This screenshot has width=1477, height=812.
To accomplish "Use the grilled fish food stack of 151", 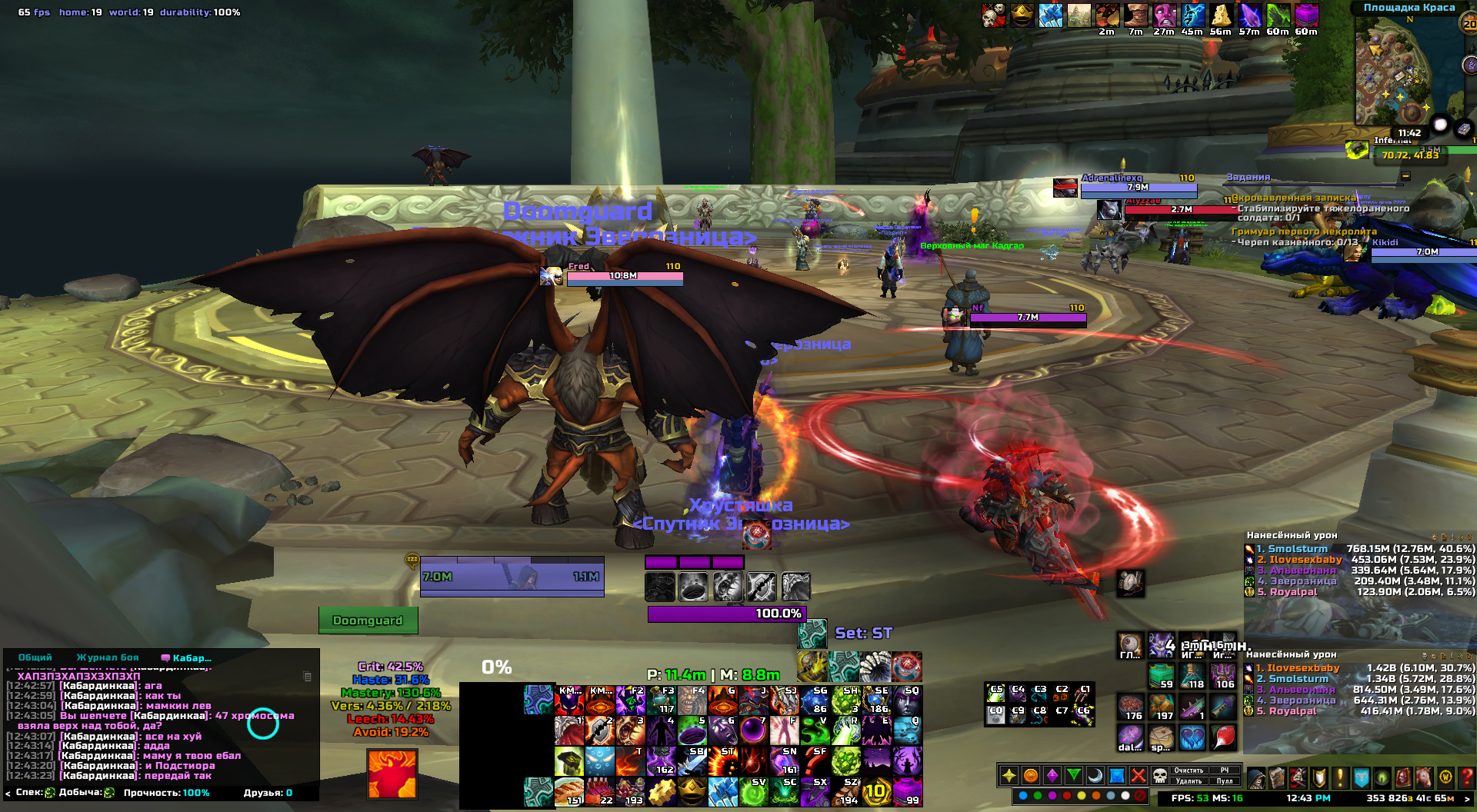I will point(570,791).
